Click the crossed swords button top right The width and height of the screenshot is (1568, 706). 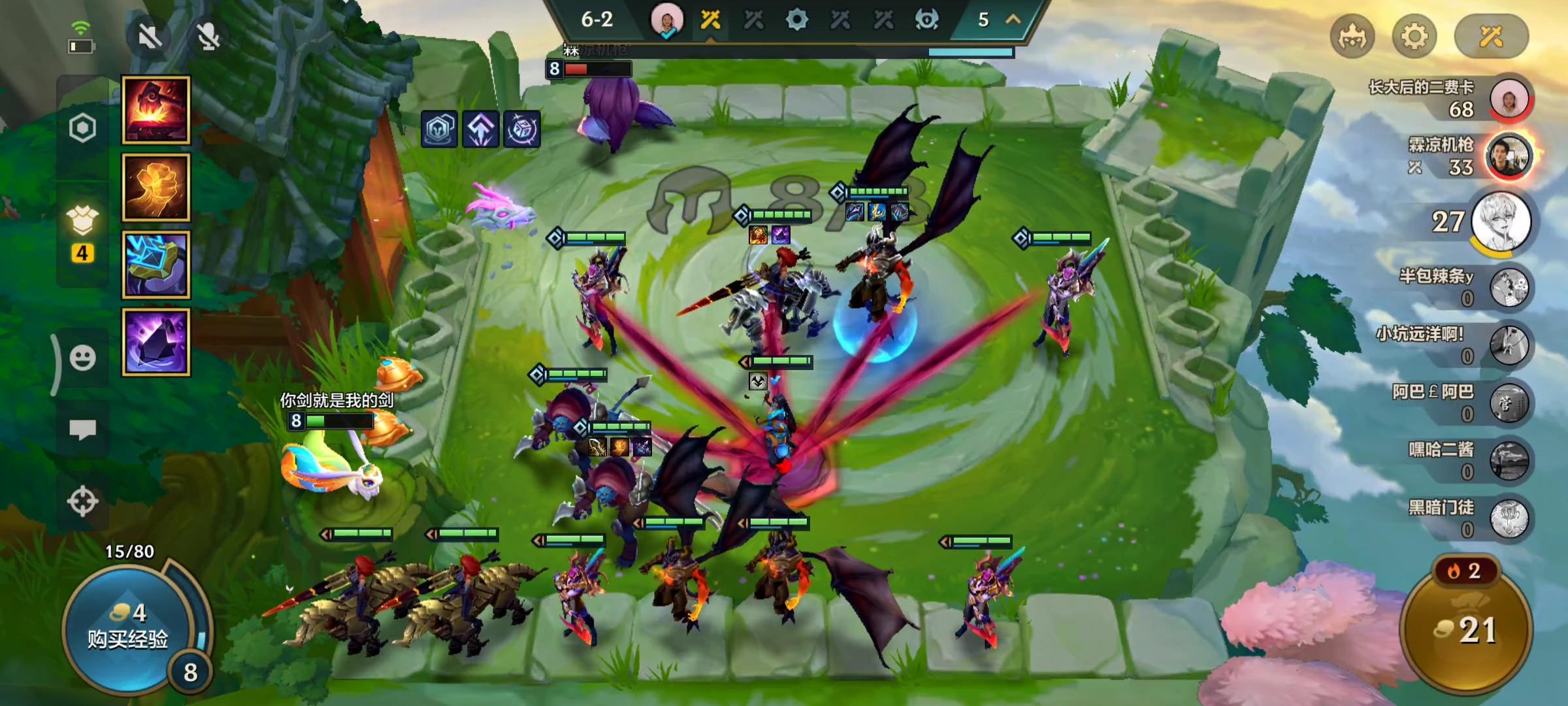pos(1491,36)
